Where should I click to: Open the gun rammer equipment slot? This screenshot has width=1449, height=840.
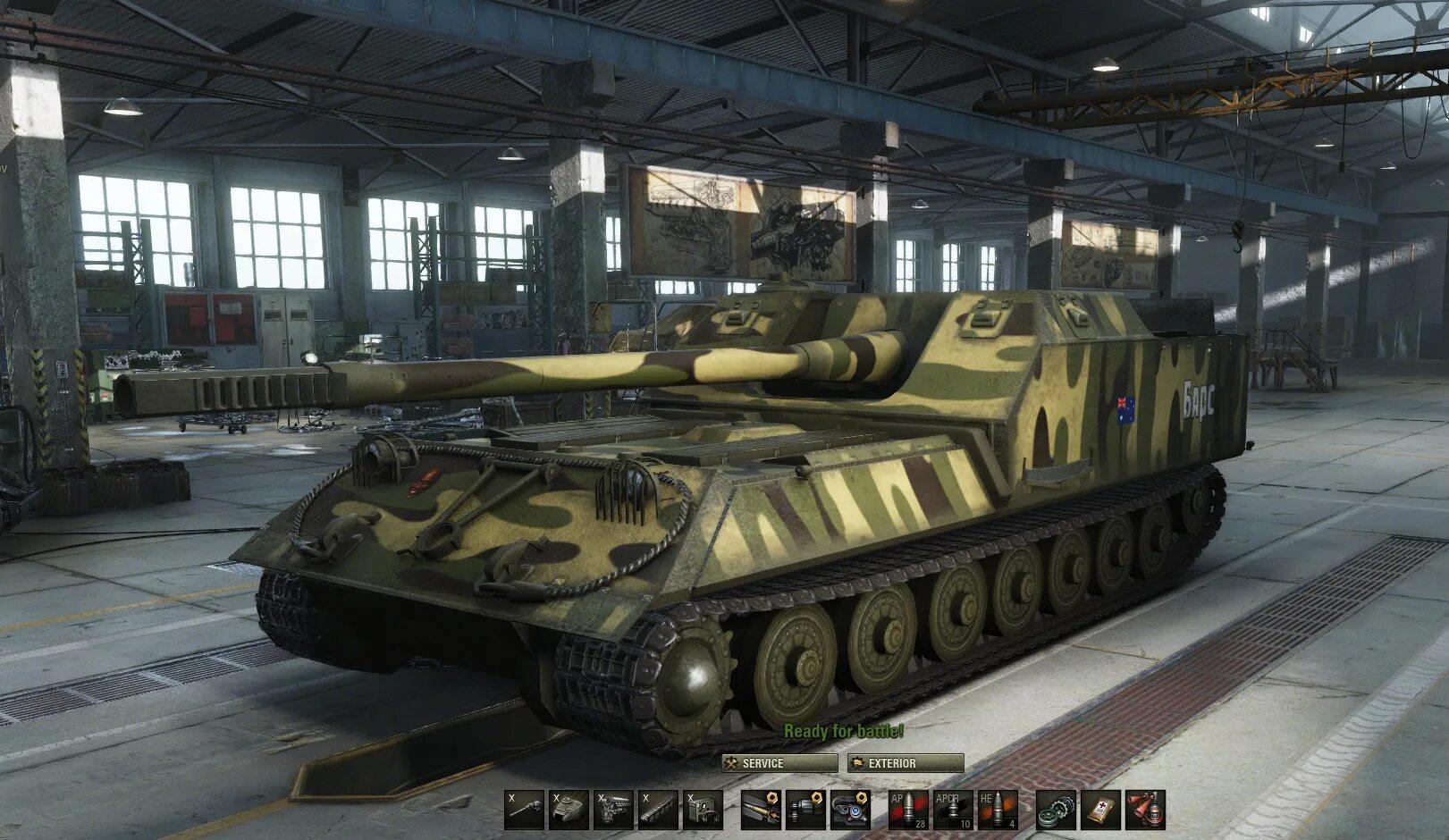pyautogui.click(x=762, y=810)
